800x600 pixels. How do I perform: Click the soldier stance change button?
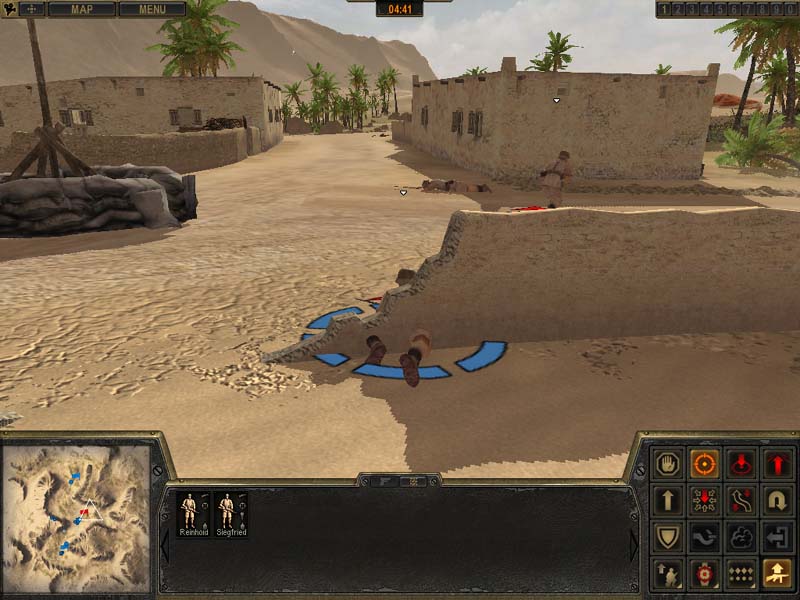pyautogui.click(x=667, y=573)
